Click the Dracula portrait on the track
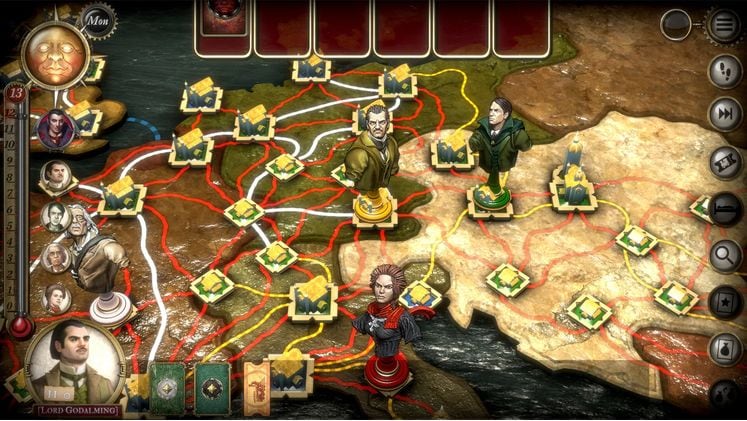This screenshot has height=421, width=747. (55, 128)
